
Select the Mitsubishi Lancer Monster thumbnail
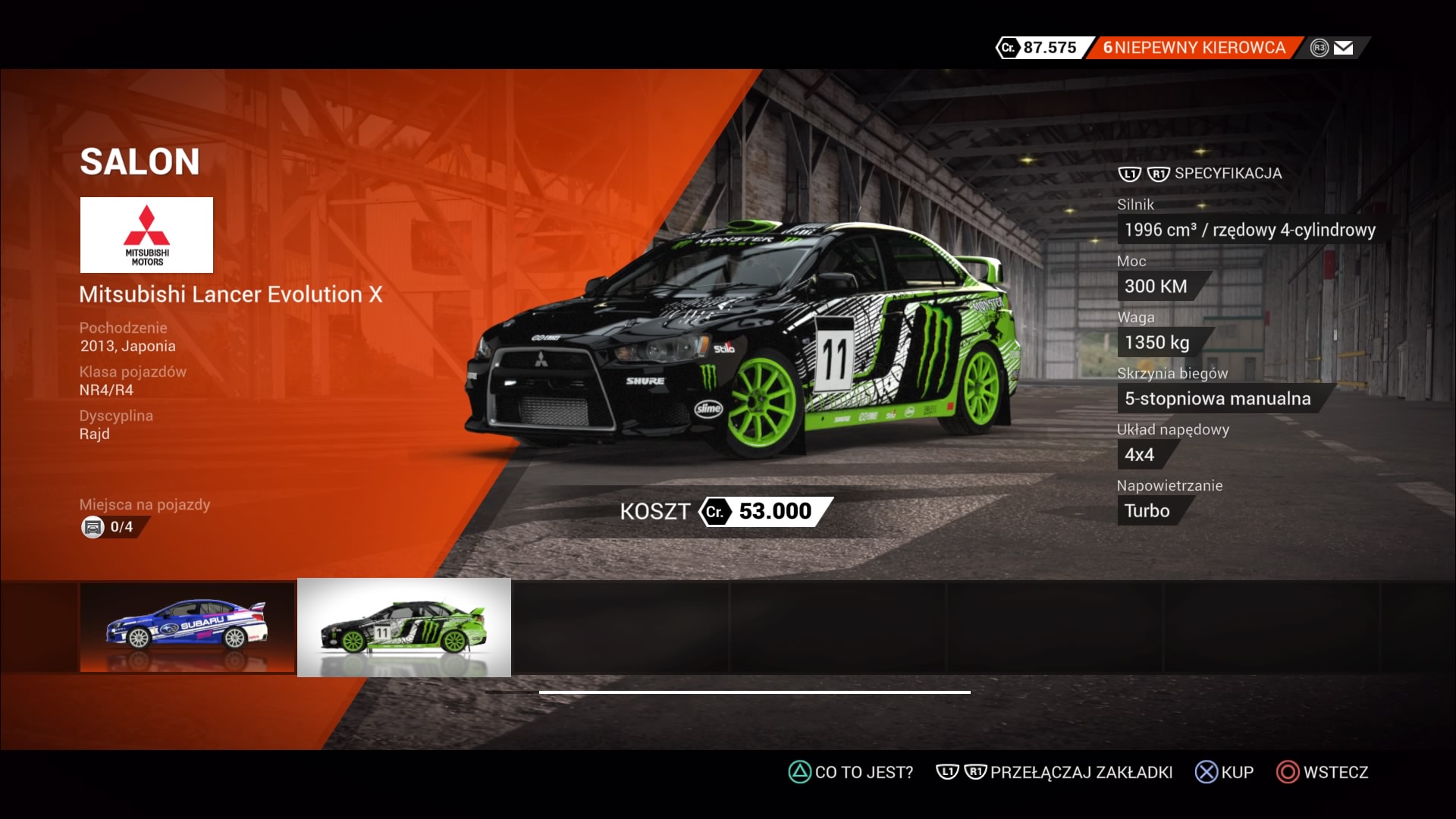click(404, 627)
